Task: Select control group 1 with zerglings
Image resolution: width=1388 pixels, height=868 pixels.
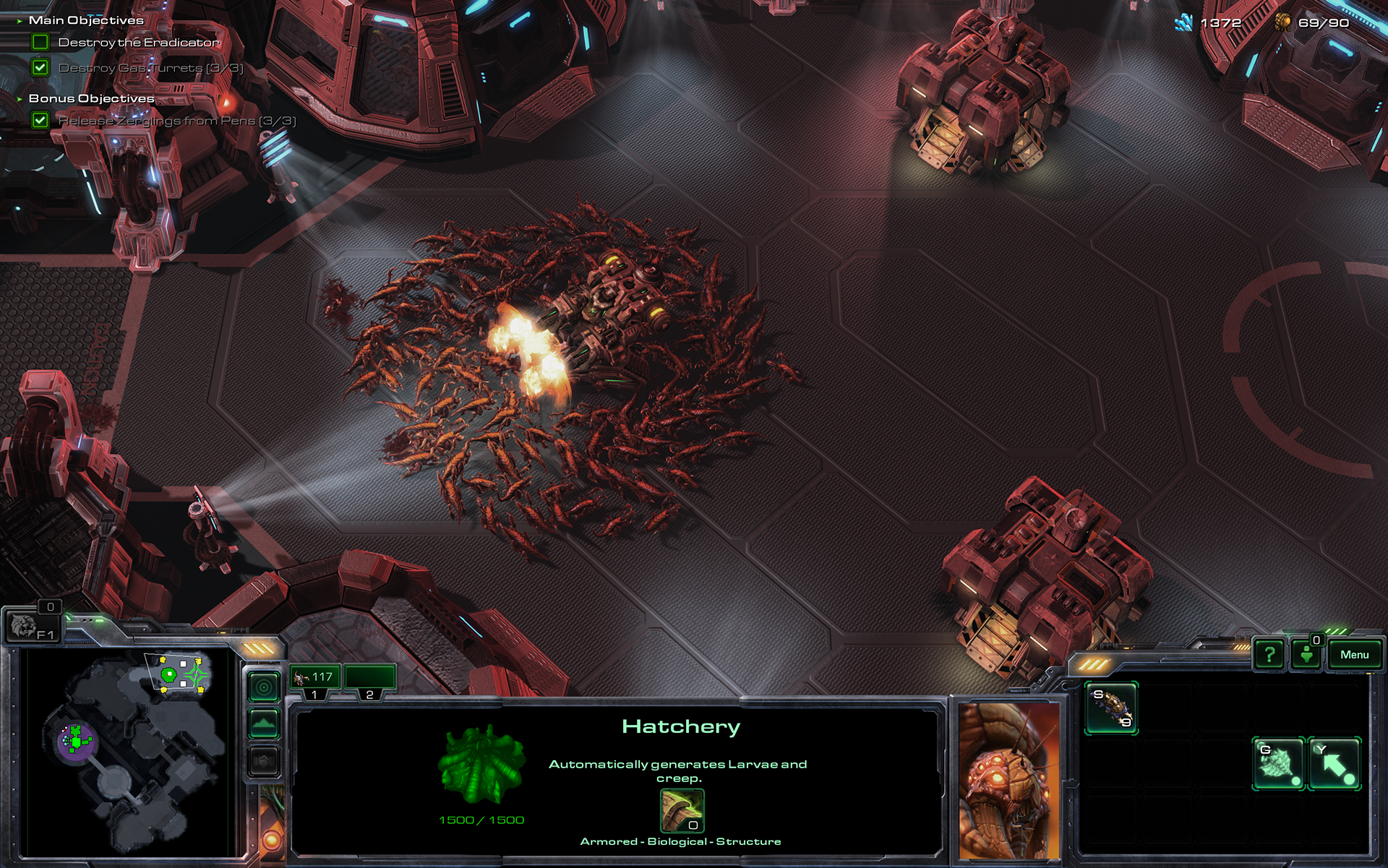Action: 314,678
